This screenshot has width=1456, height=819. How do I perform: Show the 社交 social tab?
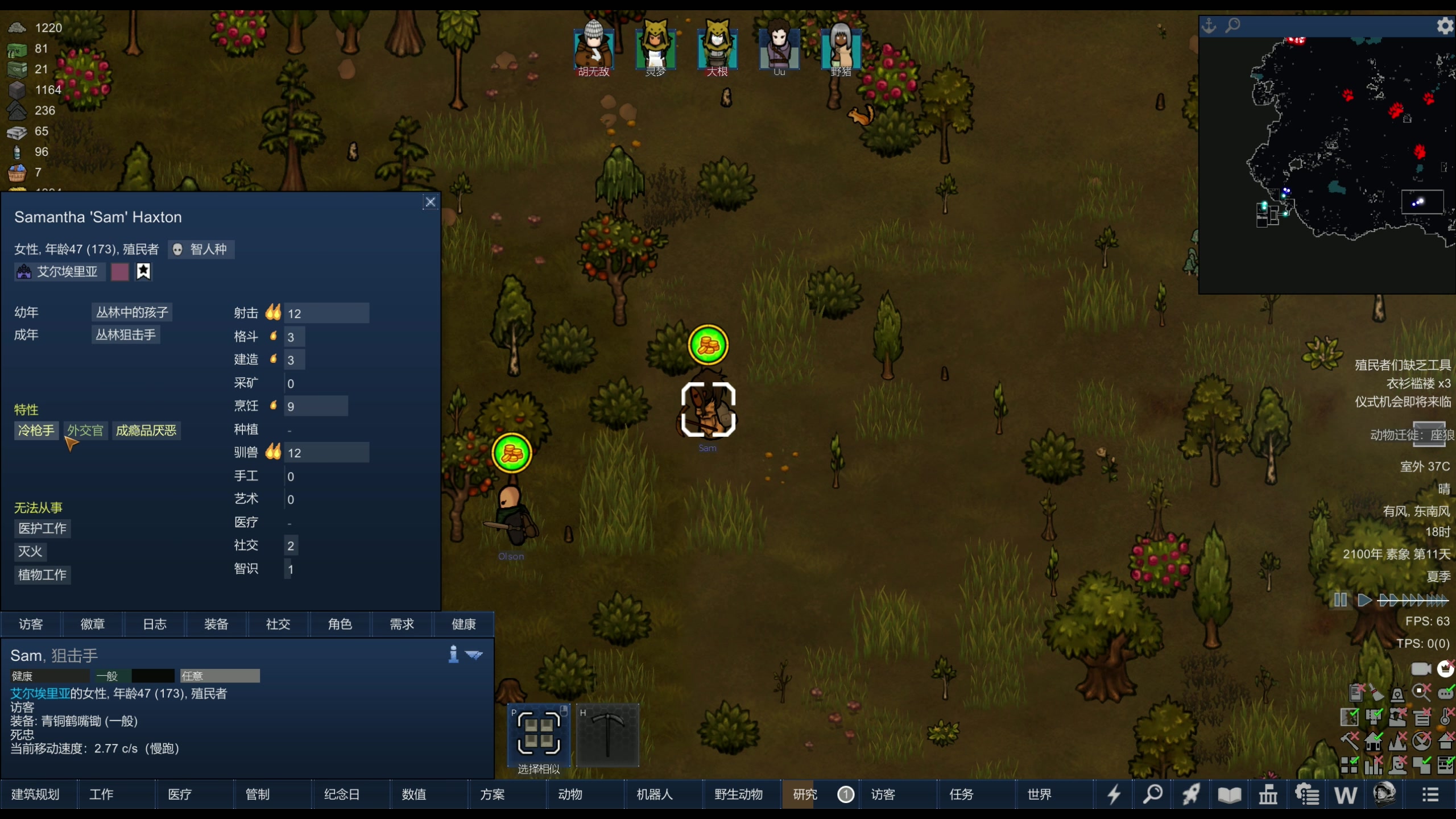[x=278, y=624]
